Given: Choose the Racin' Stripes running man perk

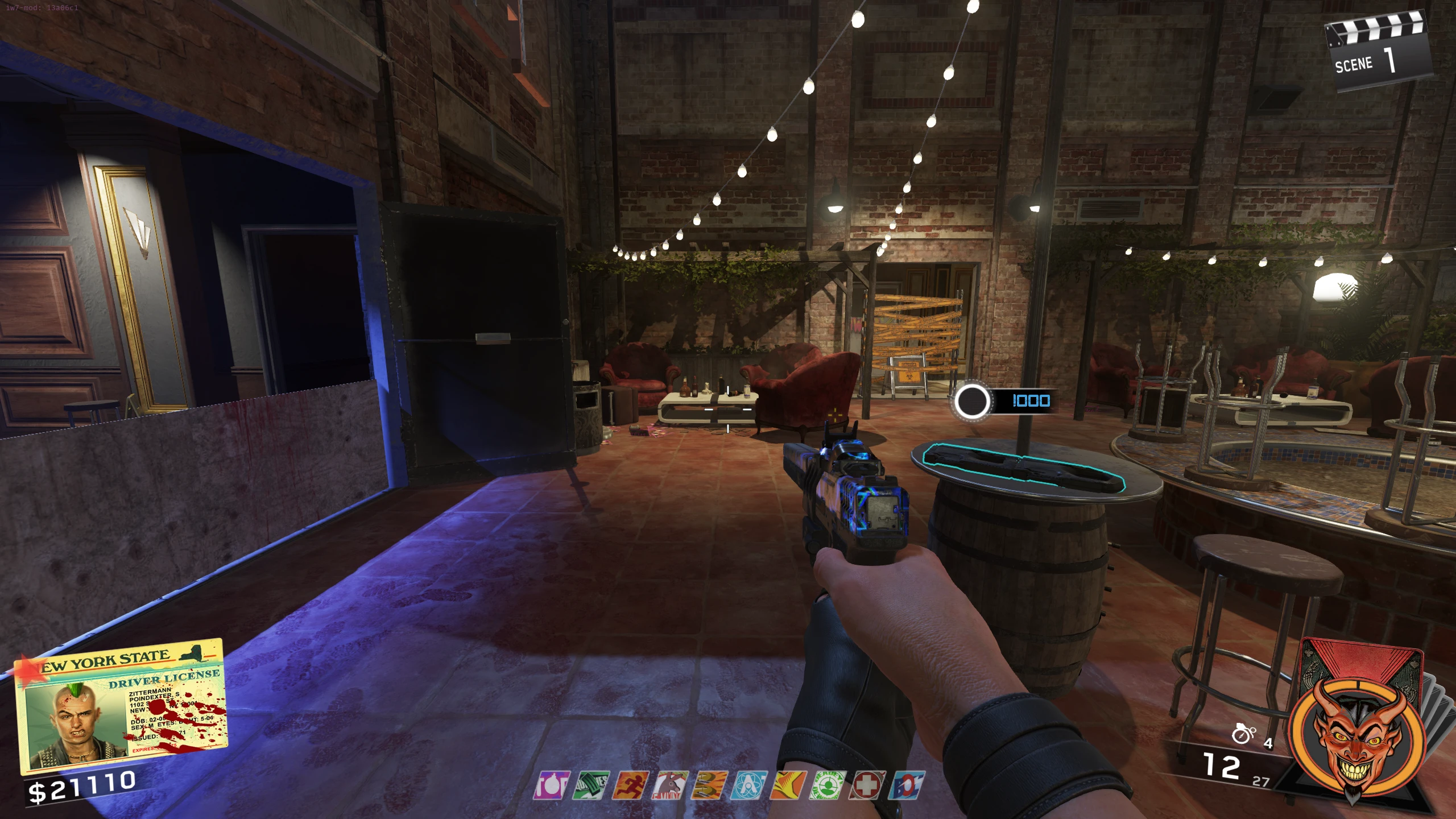Looking at the screenshot, I should coord(630,785).
